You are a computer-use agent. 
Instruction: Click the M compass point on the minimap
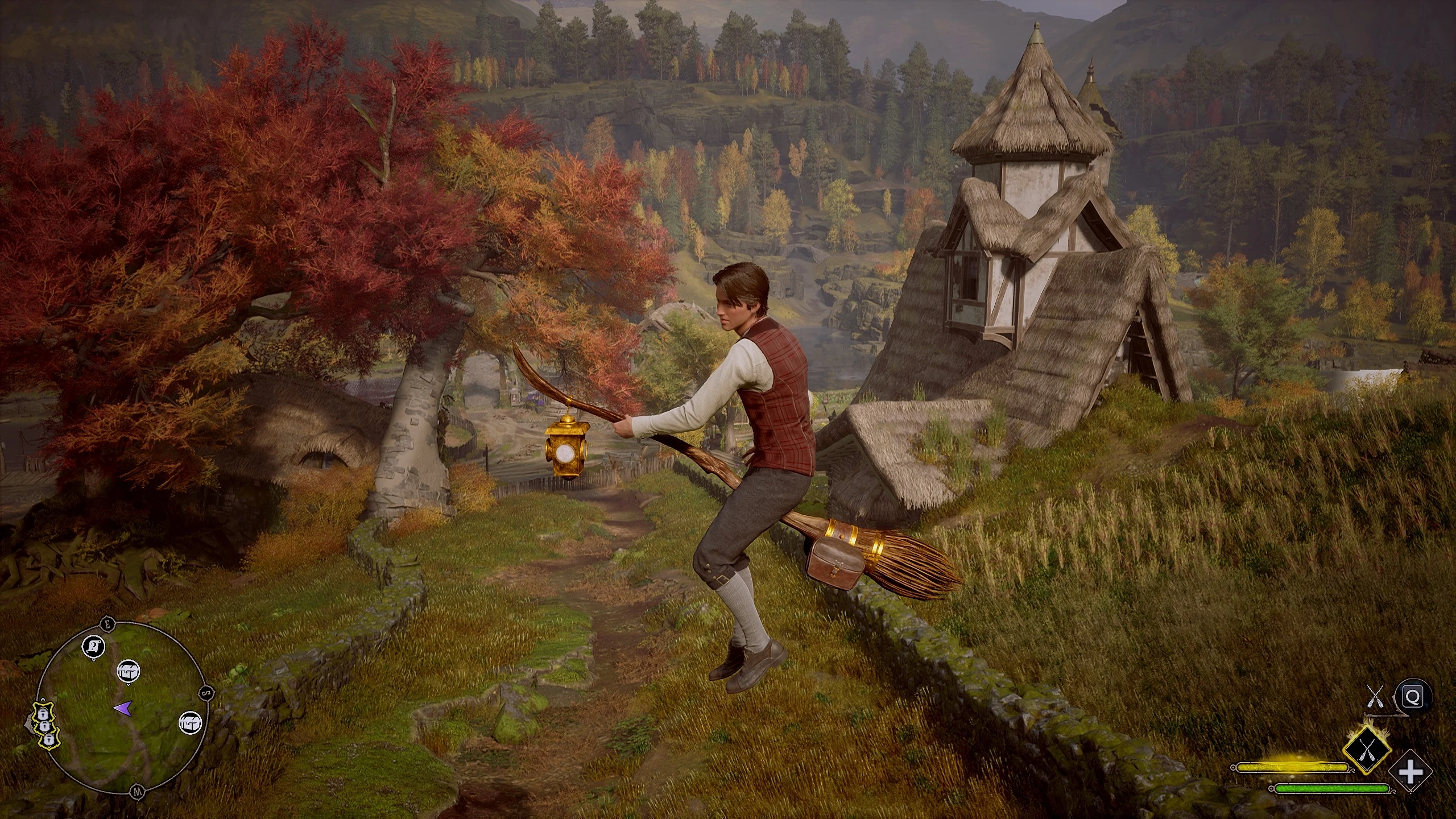tap(136, 791)
